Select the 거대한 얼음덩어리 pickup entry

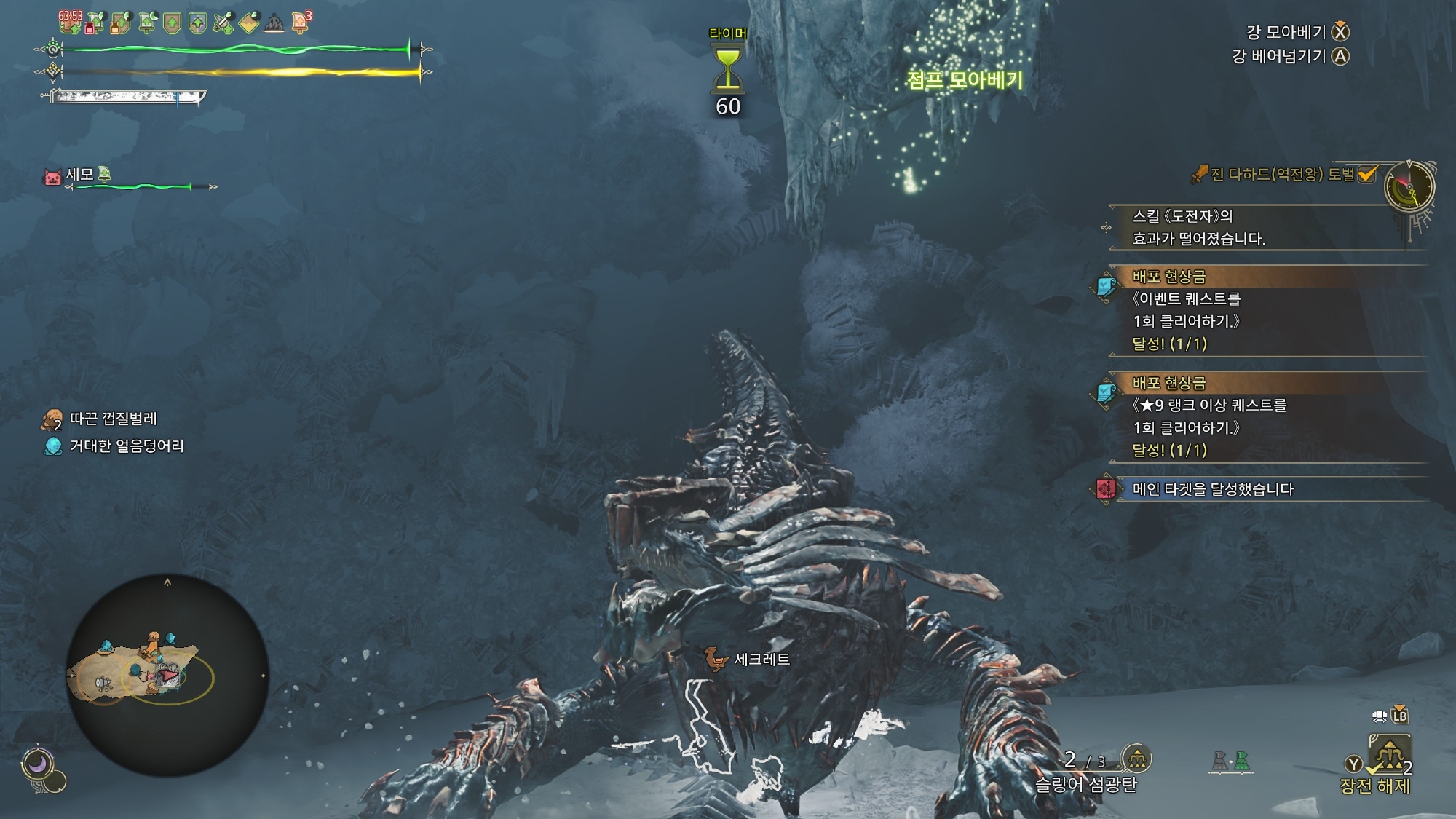(x=126, y=446)
